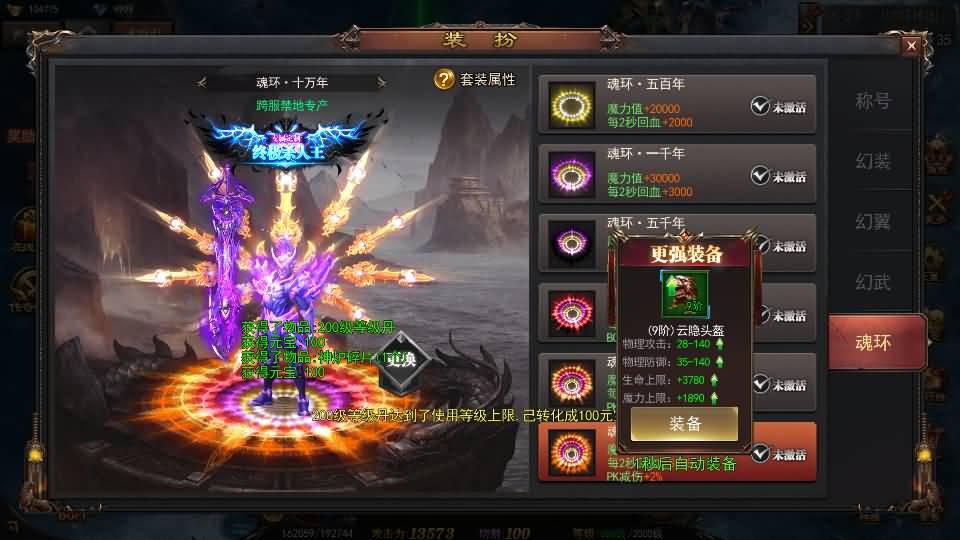Viewport: 960px width, 540px height.
Task: Switch to the 幻武 weapon tab
Action: [872, 282]
